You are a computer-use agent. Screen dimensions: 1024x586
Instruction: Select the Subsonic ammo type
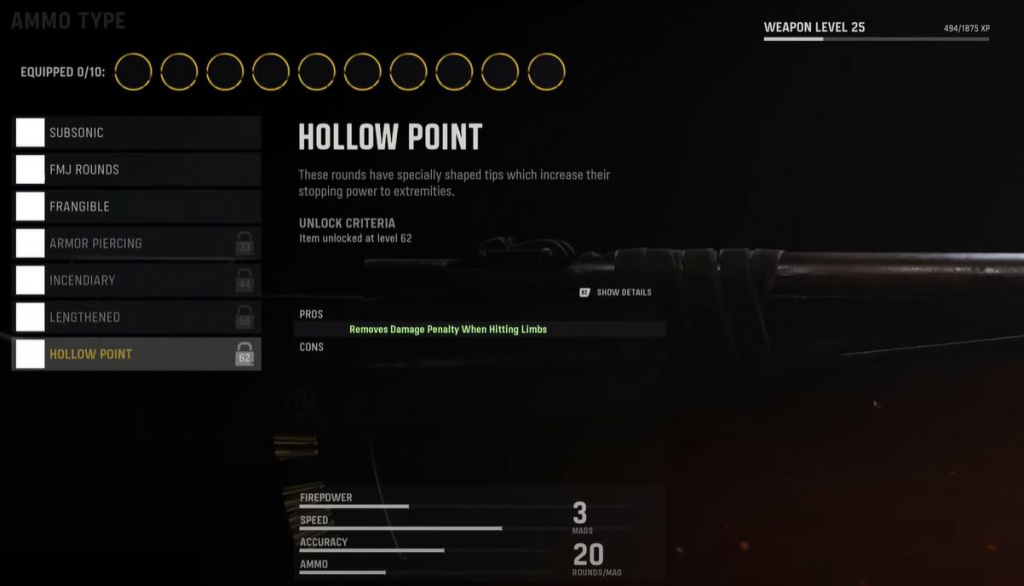136,133
